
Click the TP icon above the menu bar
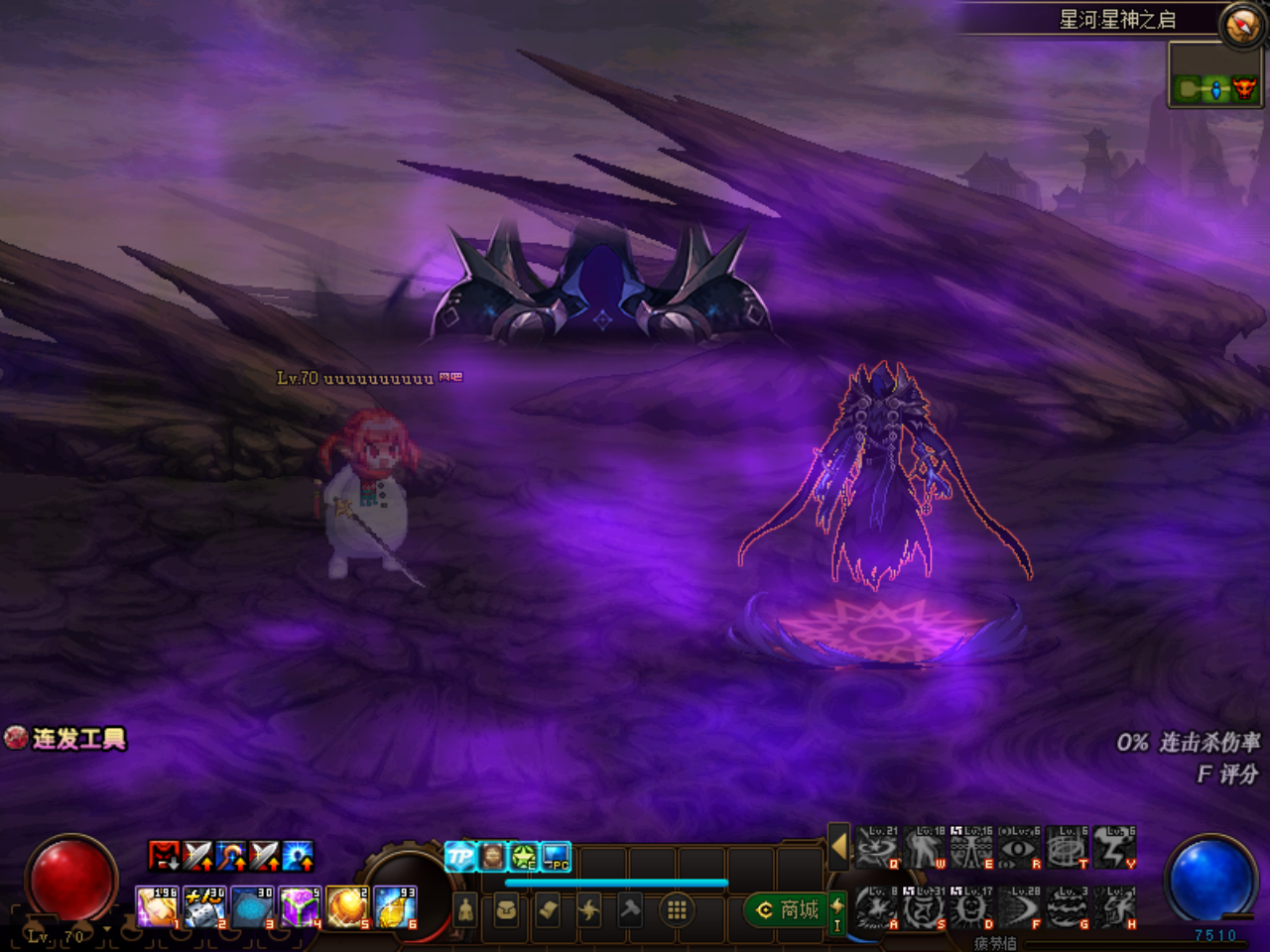pos(460,857)
